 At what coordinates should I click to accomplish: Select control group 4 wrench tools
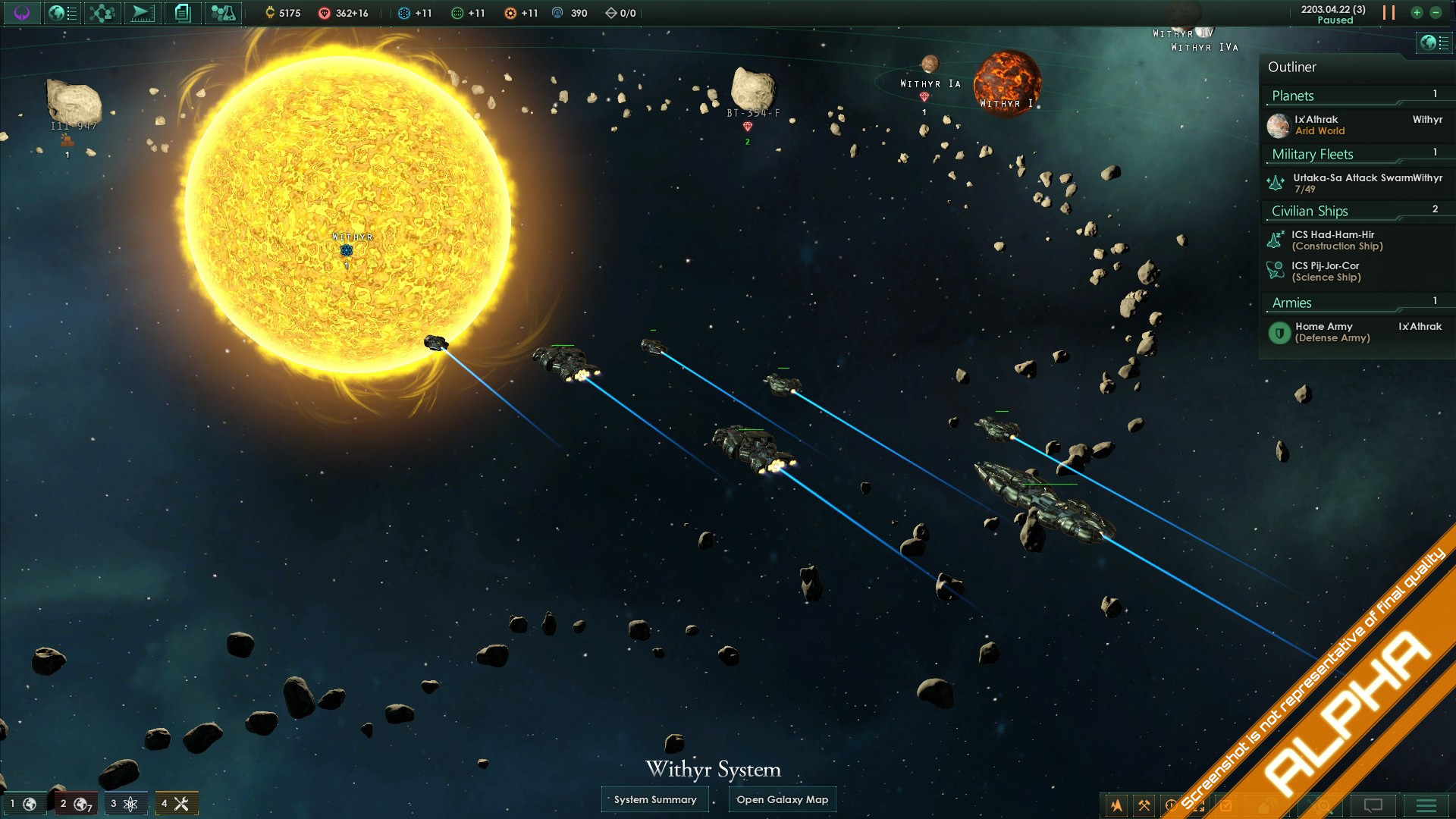176,804
